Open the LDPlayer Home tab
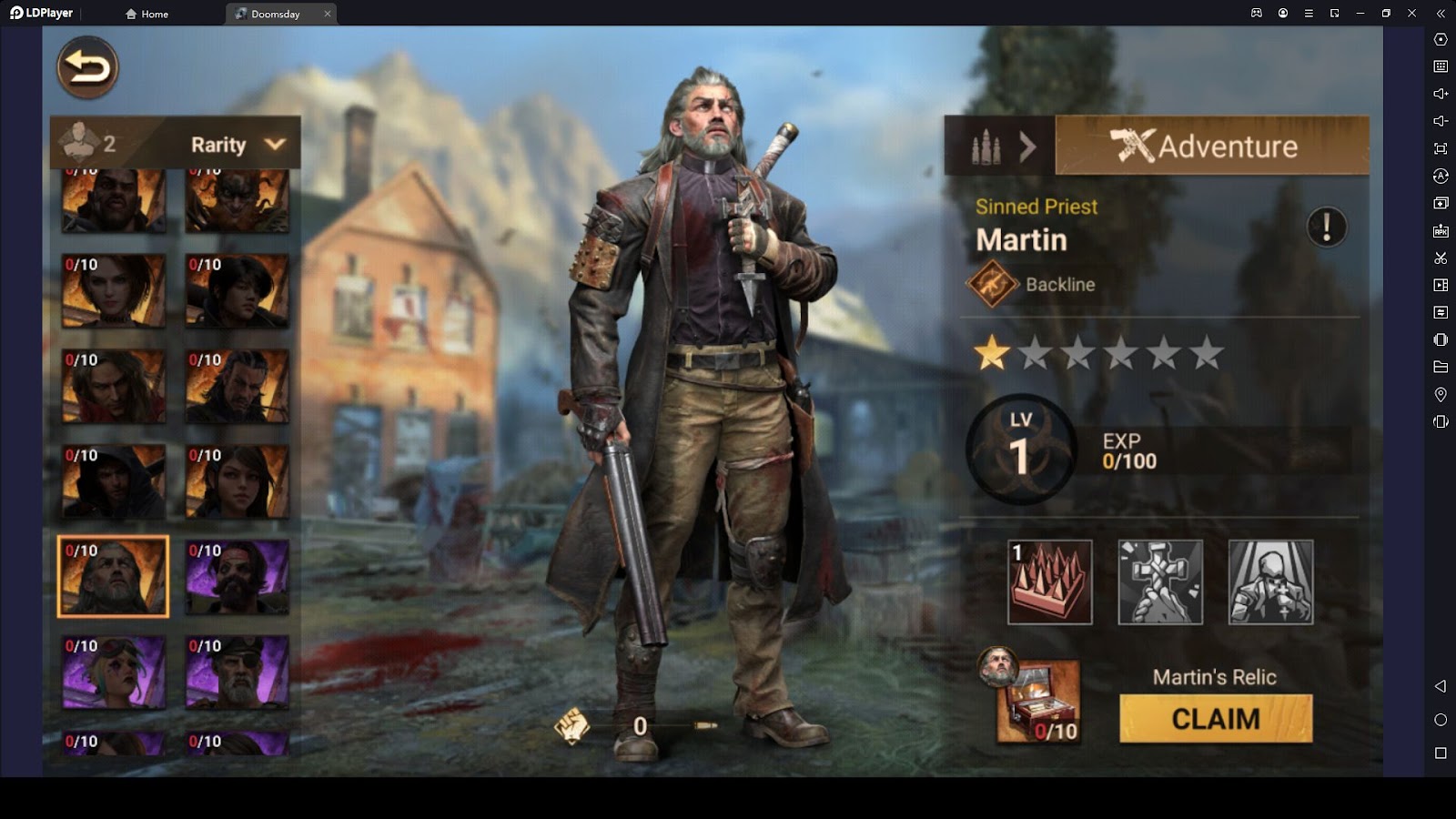Screen dimensions: 1456x819 coord(147,14)
